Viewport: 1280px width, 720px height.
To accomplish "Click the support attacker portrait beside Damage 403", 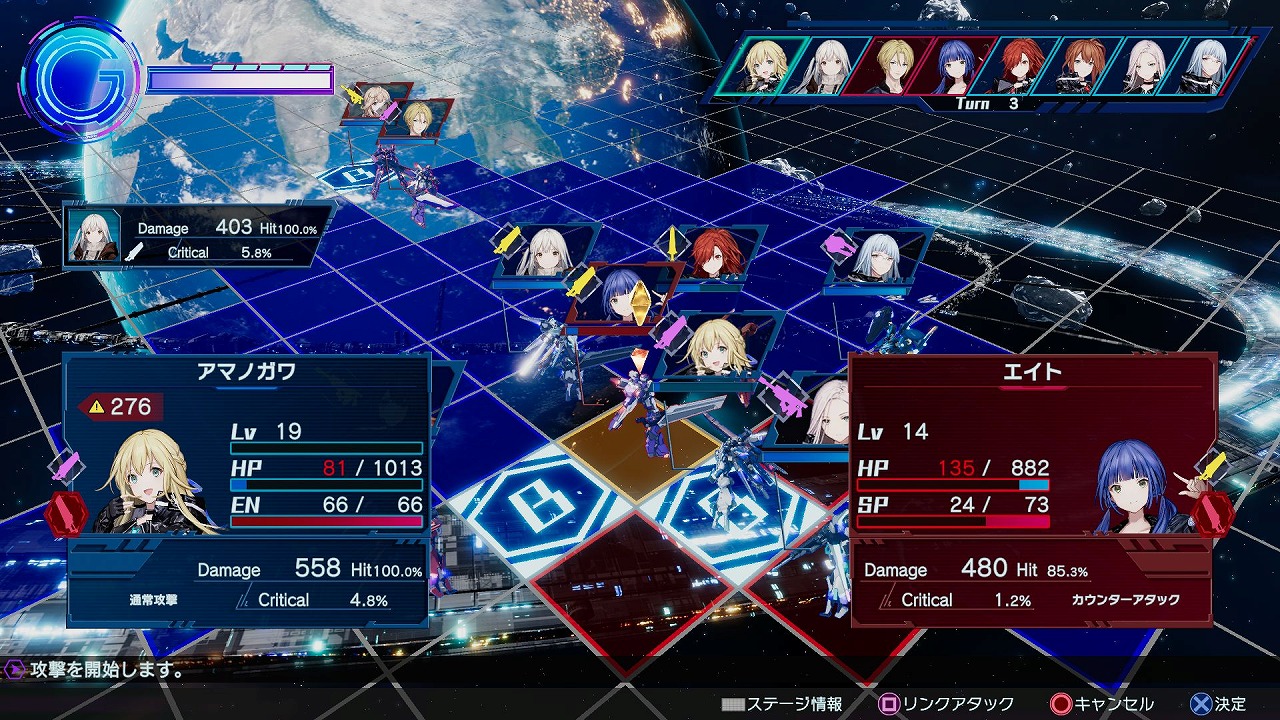I will tap(95, 236).
